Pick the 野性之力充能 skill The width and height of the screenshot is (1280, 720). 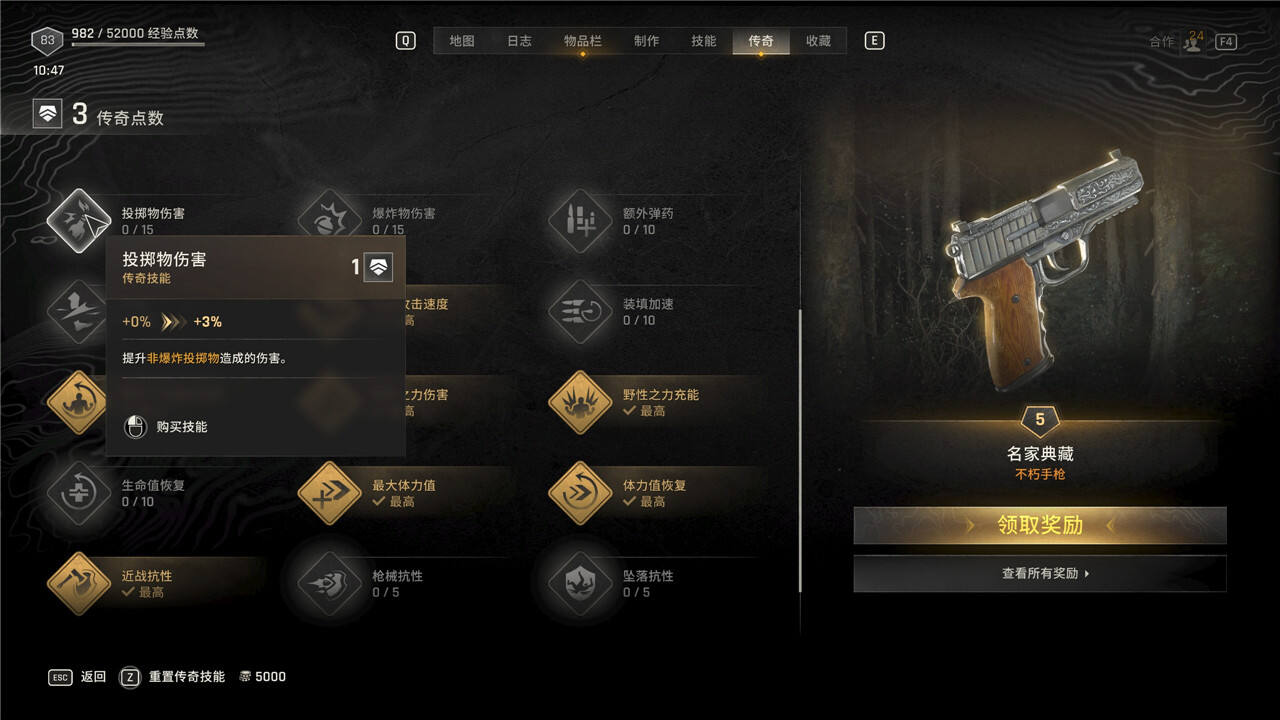[x=580, y=402]
